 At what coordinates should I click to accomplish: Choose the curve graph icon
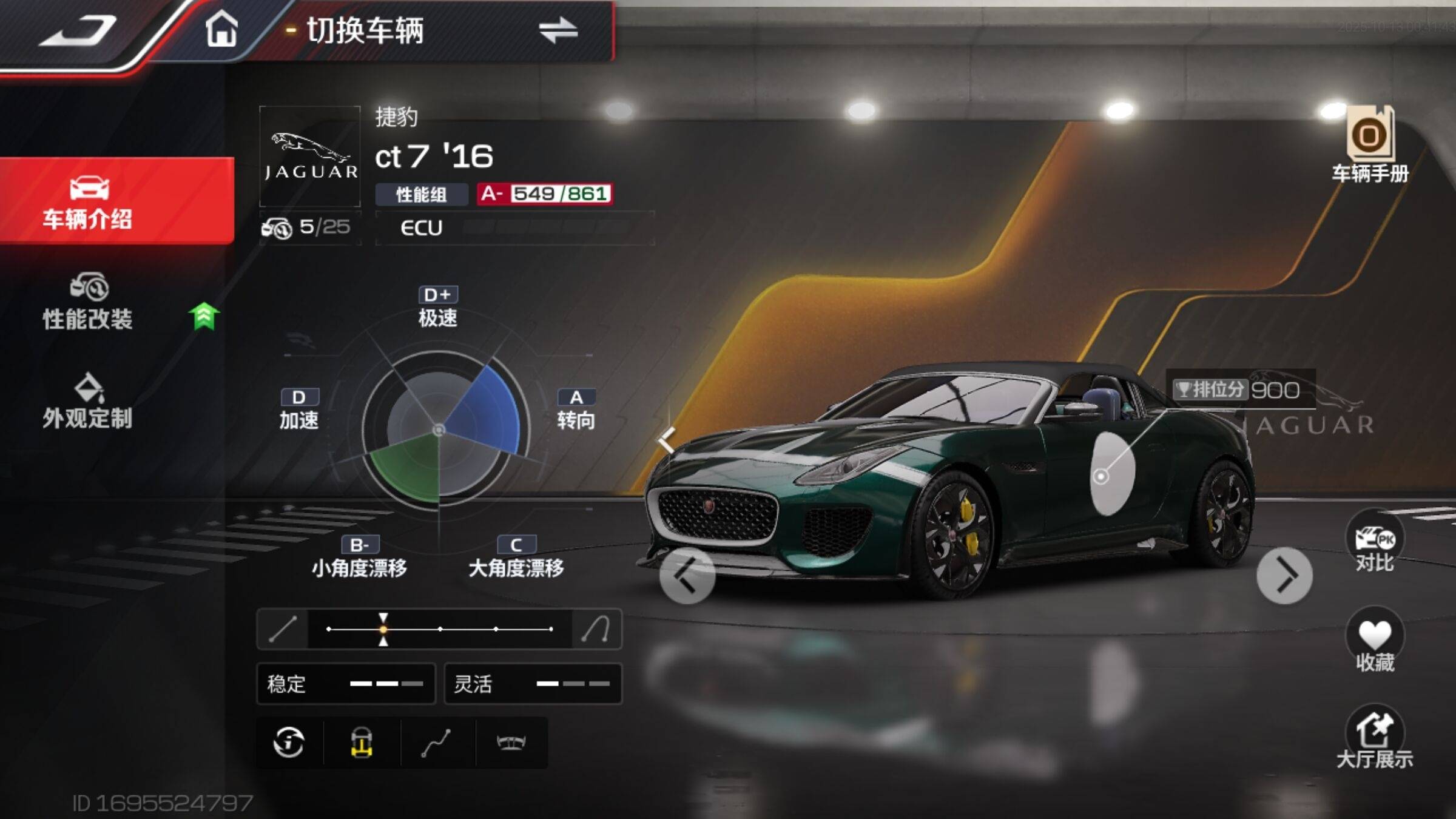coord(436,743)
